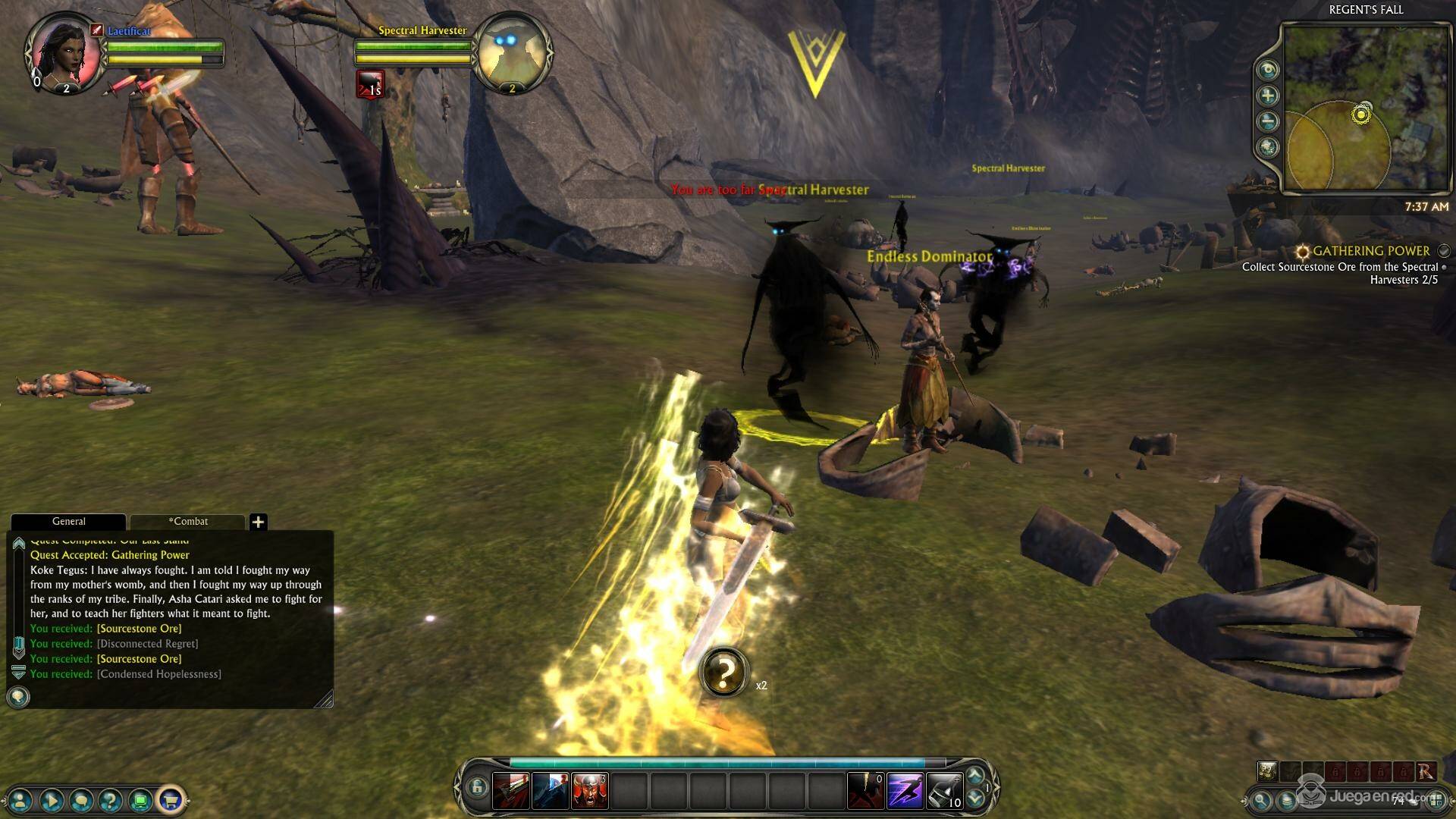Image resolution: width=1456 pixels, height=819 pixels.
Task: Add a new chat tab with plus button
Action: coord(258,522)
